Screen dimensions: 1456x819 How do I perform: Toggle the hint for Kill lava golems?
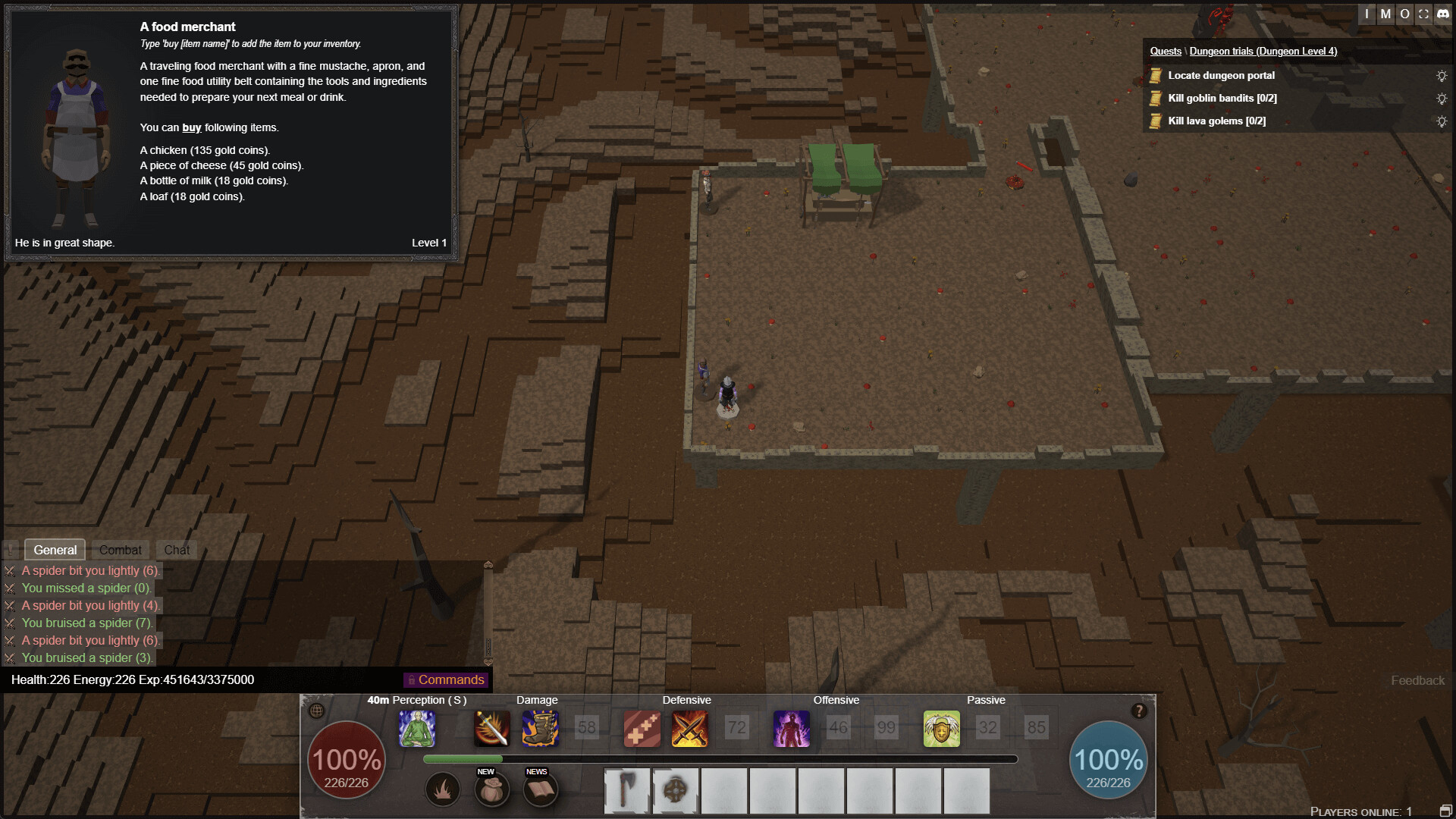point(1440,120)
